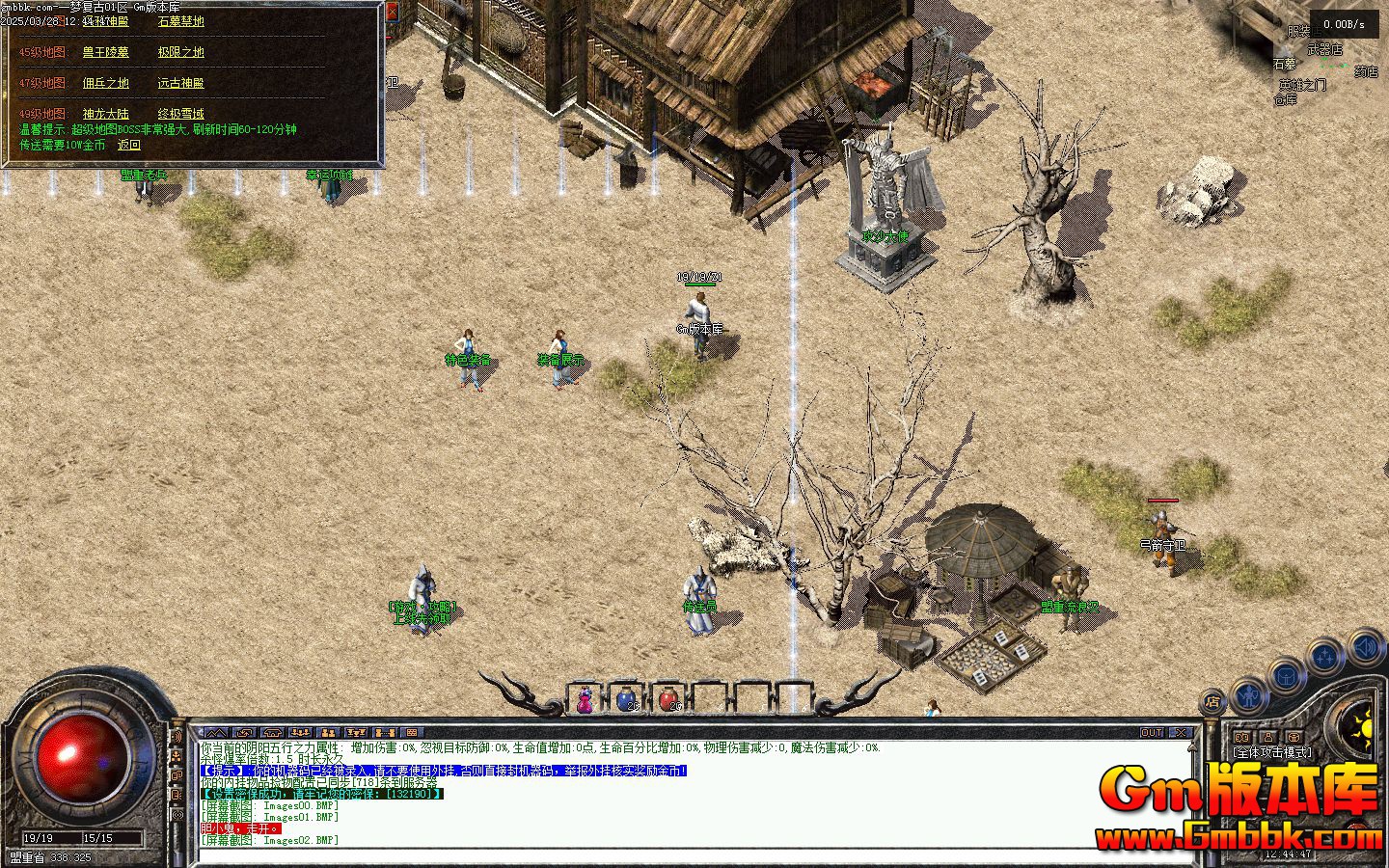The width and height of the screenshot is (1389, 868).
Task: Open the skills sparkle round button
Action: [1326, 658]
